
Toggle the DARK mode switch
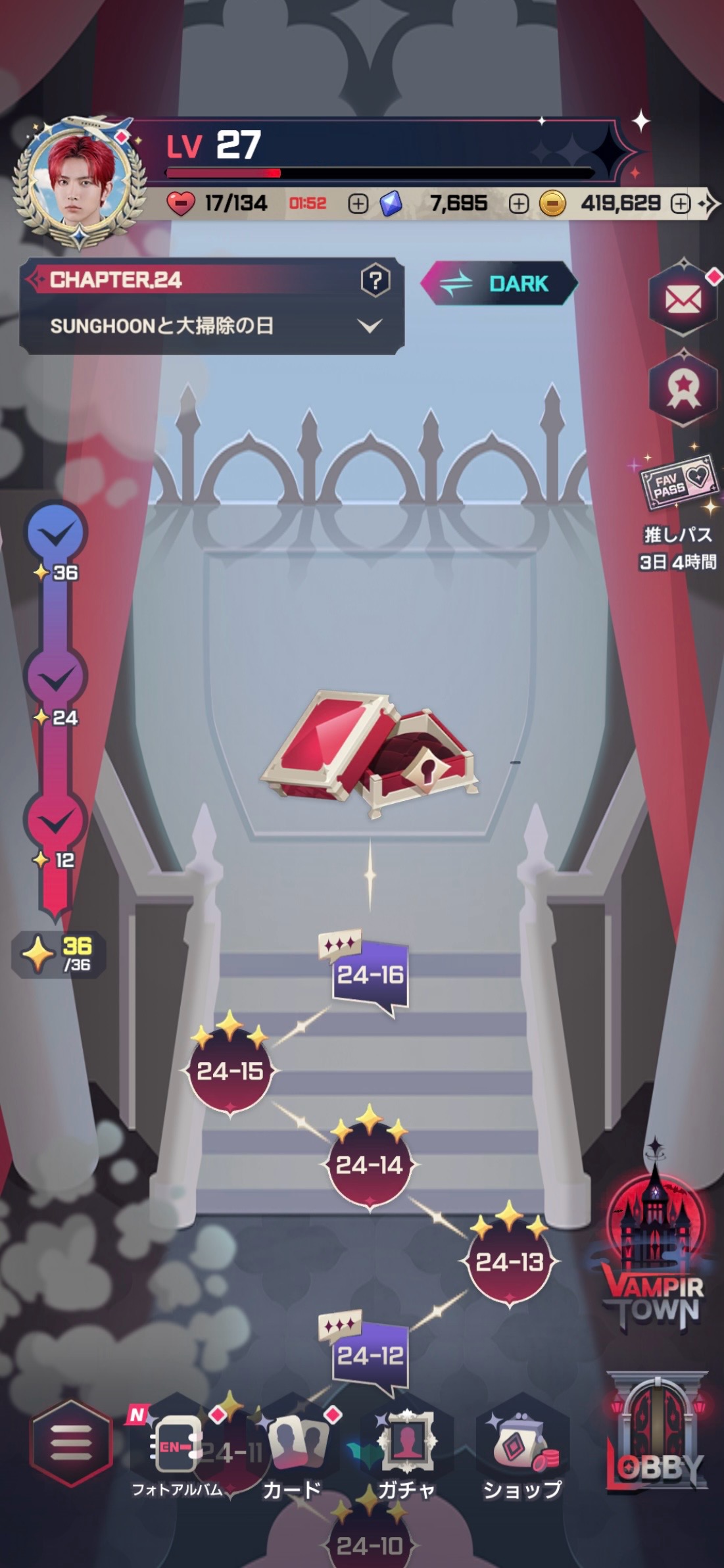point(499,283)
